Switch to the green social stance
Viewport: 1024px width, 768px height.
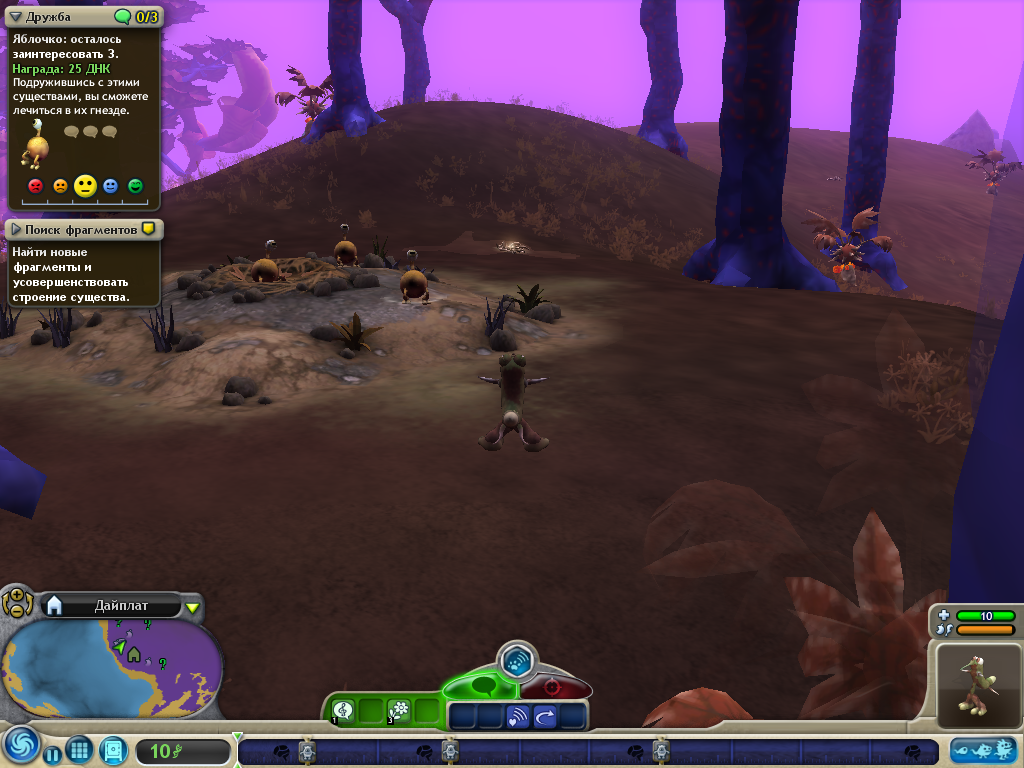pos(482,687)
